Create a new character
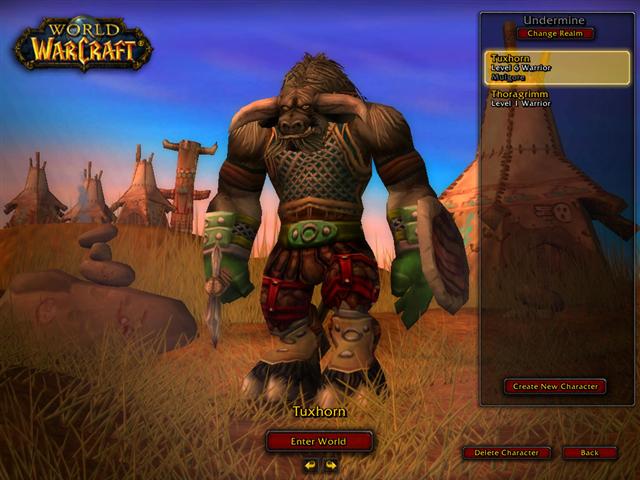Viewport: 640px width, 480px height. [555, 387]
